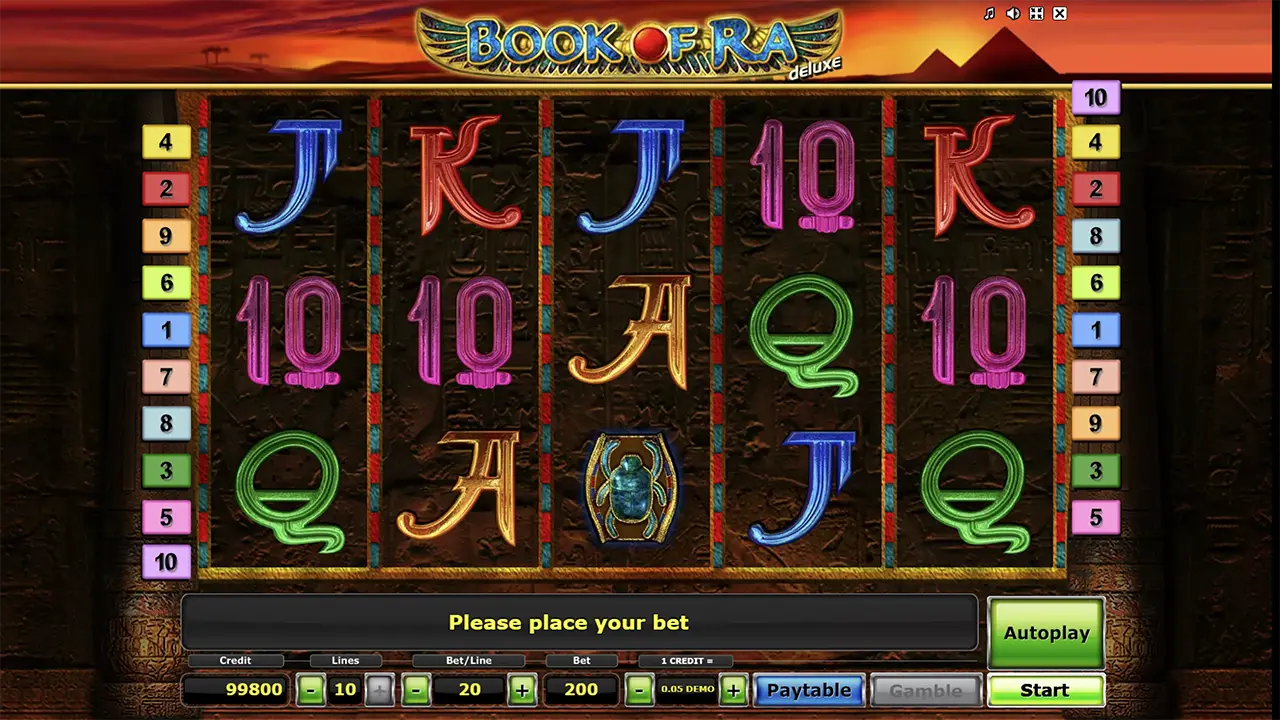The image size is (1280, 720).
Task: Activate Autoplay
Action: 1045,633
